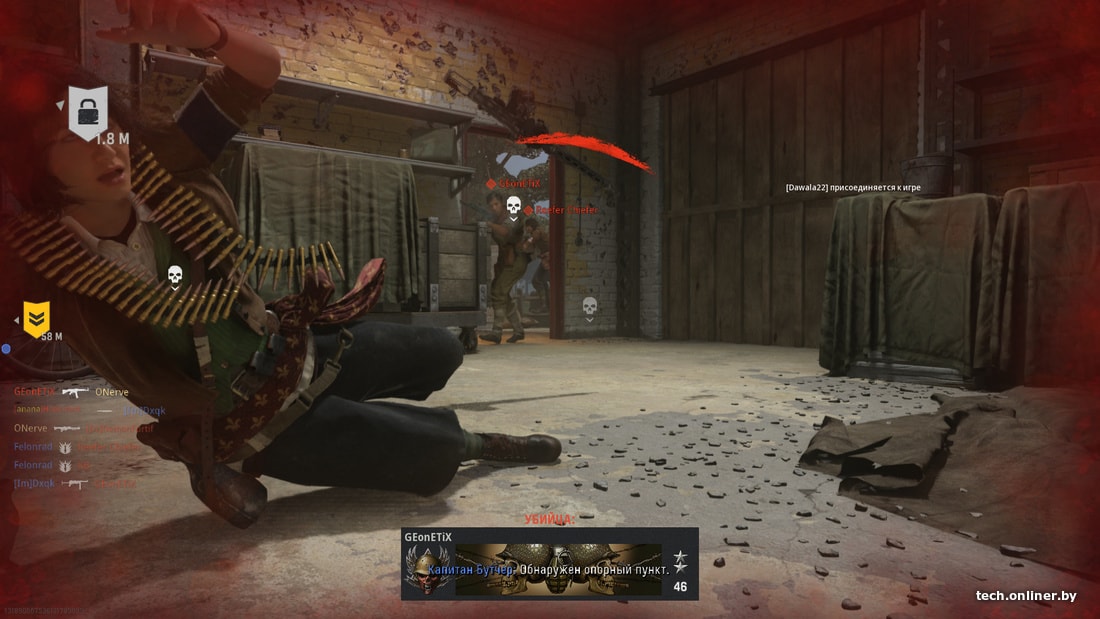The height and width of the screenshot is (619, 1100).
Task: Select the top killfeed row GEonETiX killed ONerve
Action: point(71,392)
